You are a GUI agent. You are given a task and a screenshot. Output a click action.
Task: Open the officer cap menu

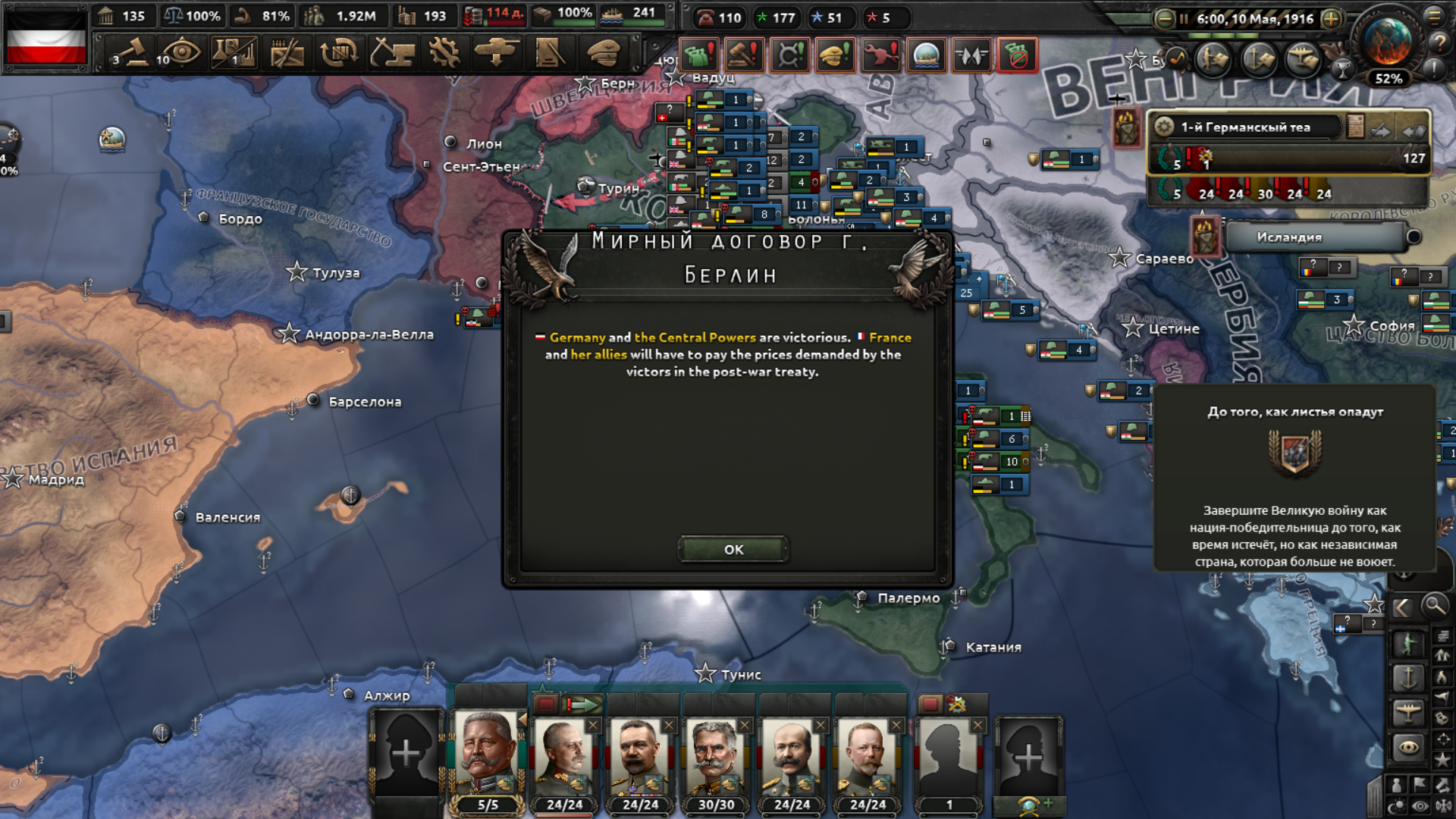click(x=604, y=53)
